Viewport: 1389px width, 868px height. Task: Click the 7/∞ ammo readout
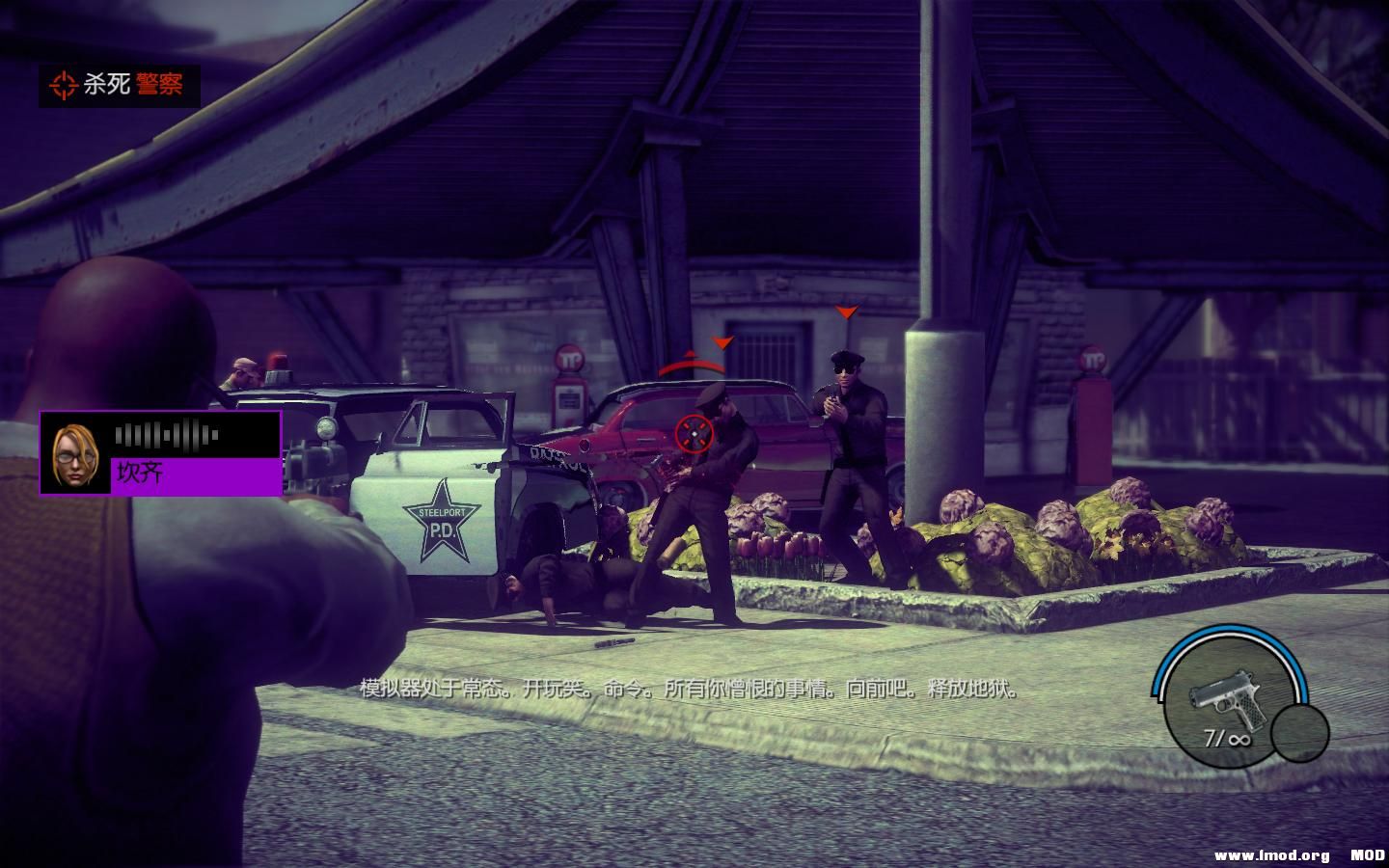(x=1227, y=738)
